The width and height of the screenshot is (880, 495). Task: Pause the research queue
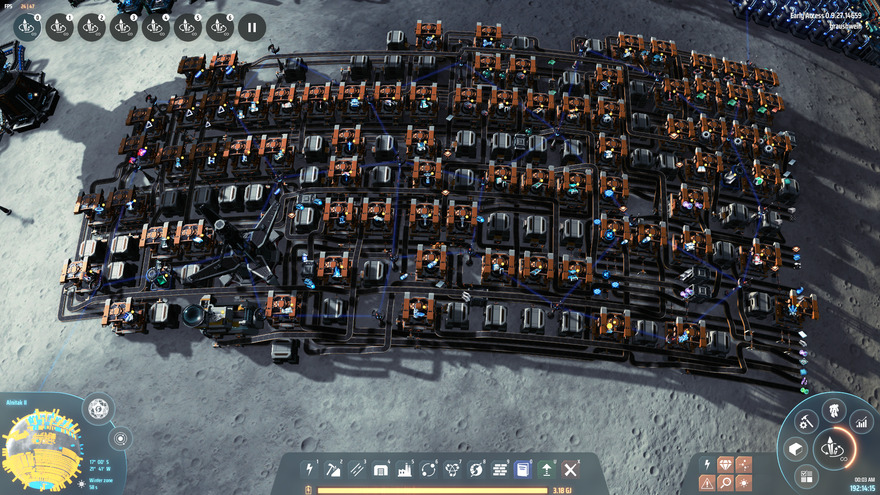pyautogui.click(x=251, y=28)
